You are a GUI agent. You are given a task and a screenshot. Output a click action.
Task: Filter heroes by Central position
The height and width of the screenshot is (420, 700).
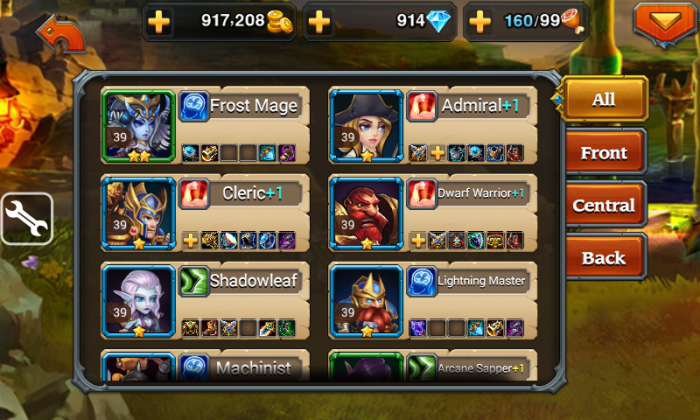(603, 206)
